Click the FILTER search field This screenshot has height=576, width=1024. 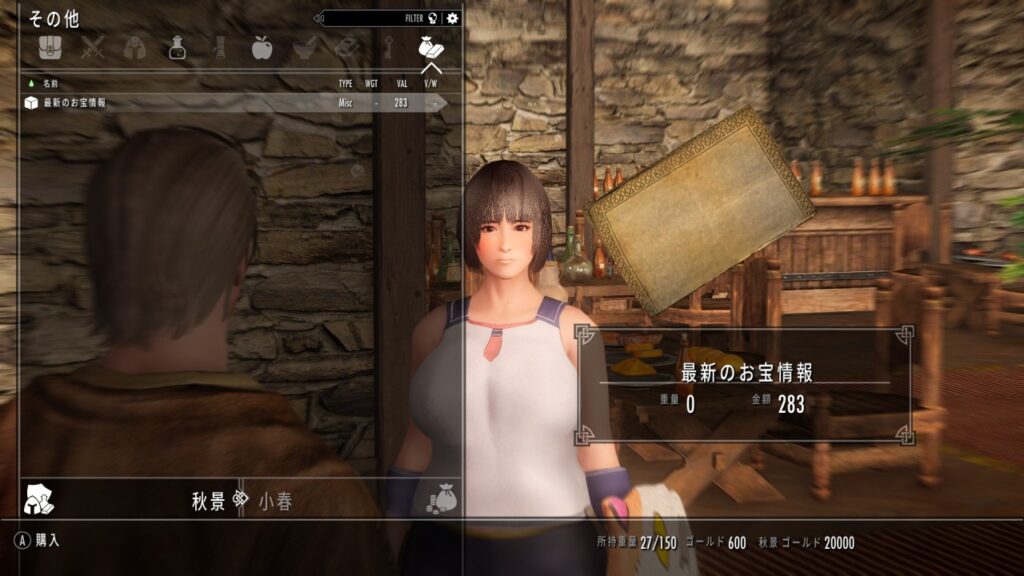[380, 18]
